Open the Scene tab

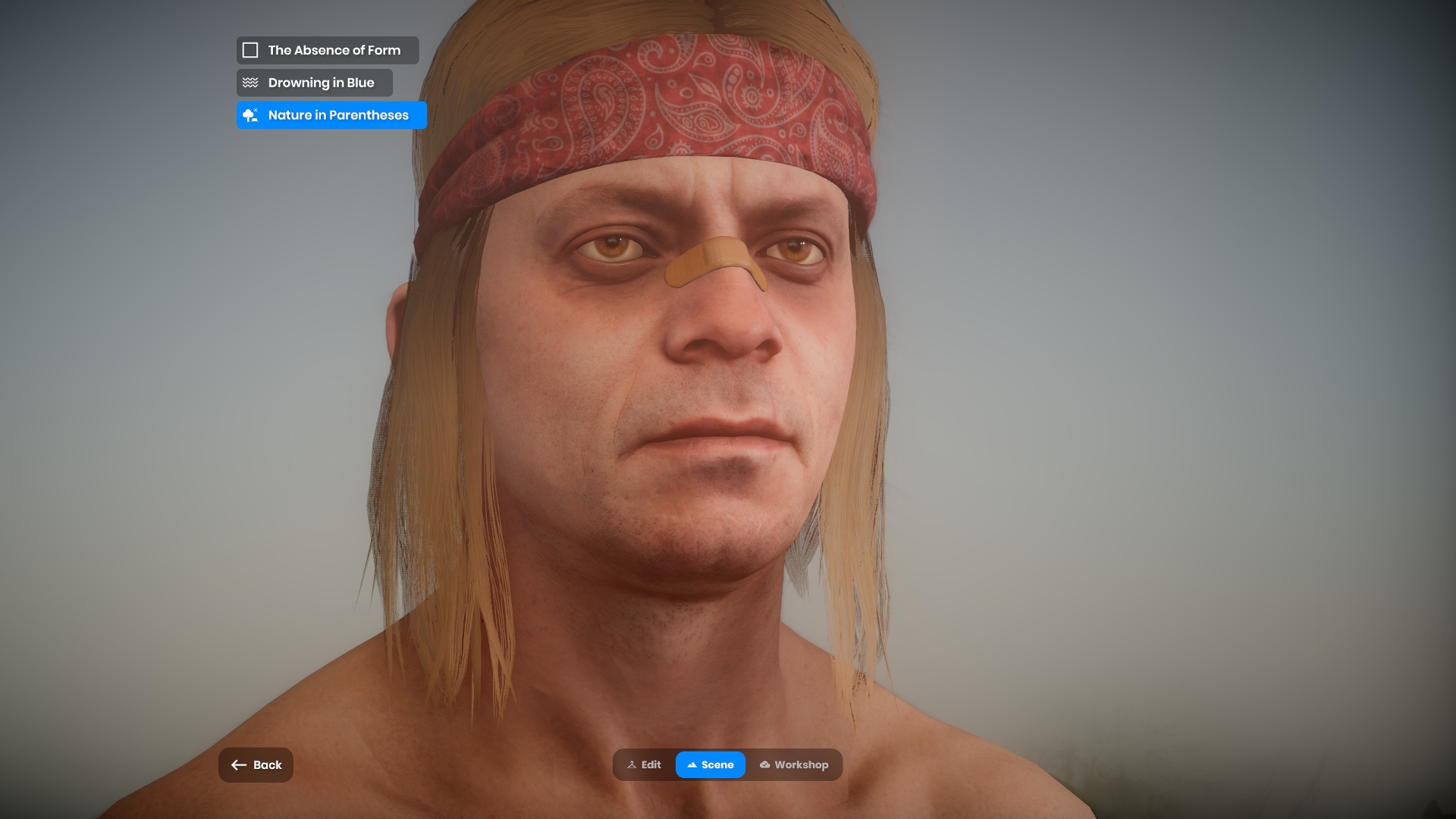(710, 765)
